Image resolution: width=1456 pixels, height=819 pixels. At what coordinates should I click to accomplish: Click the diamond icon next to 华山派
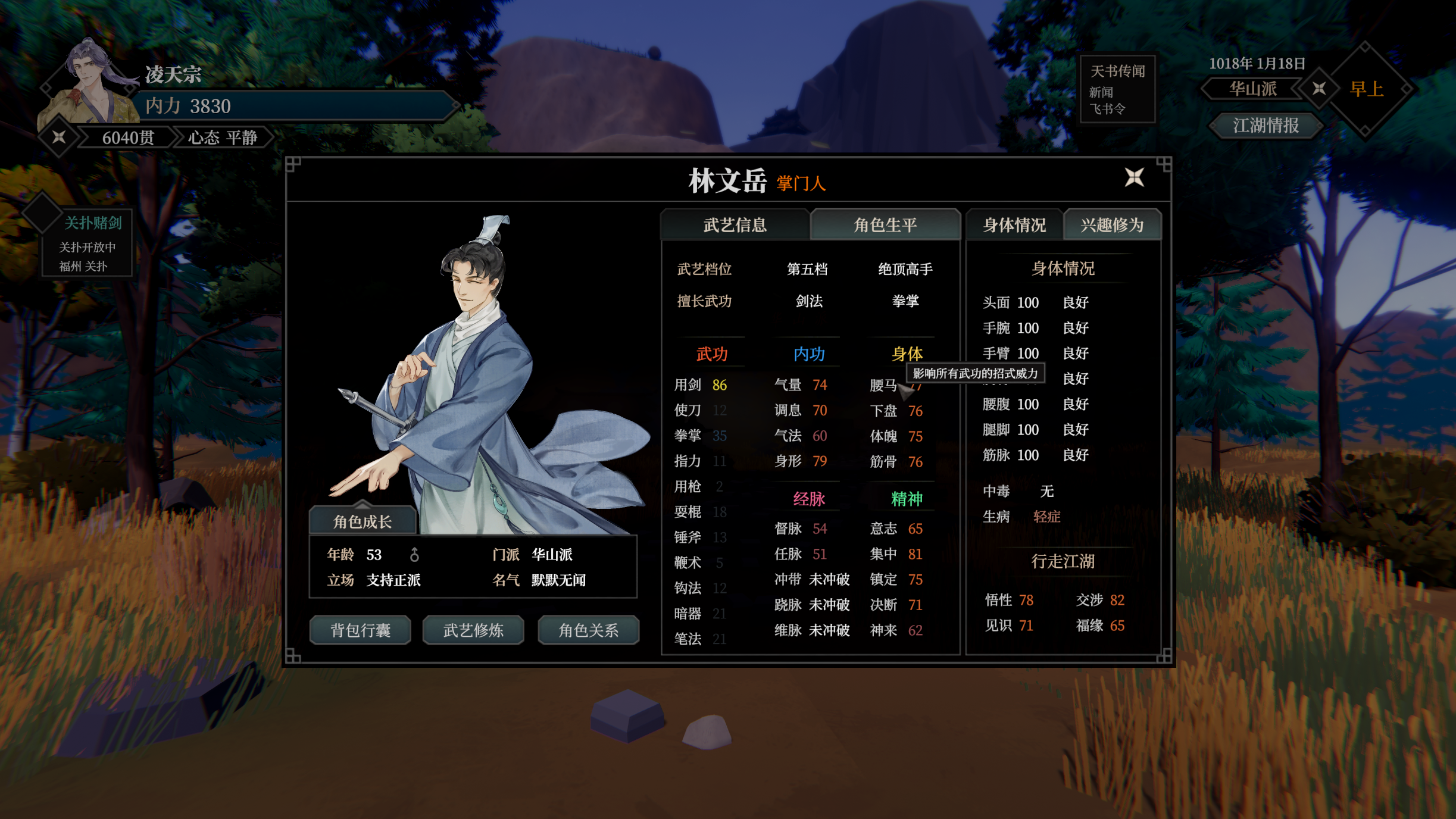click(x=1319, y=89)
